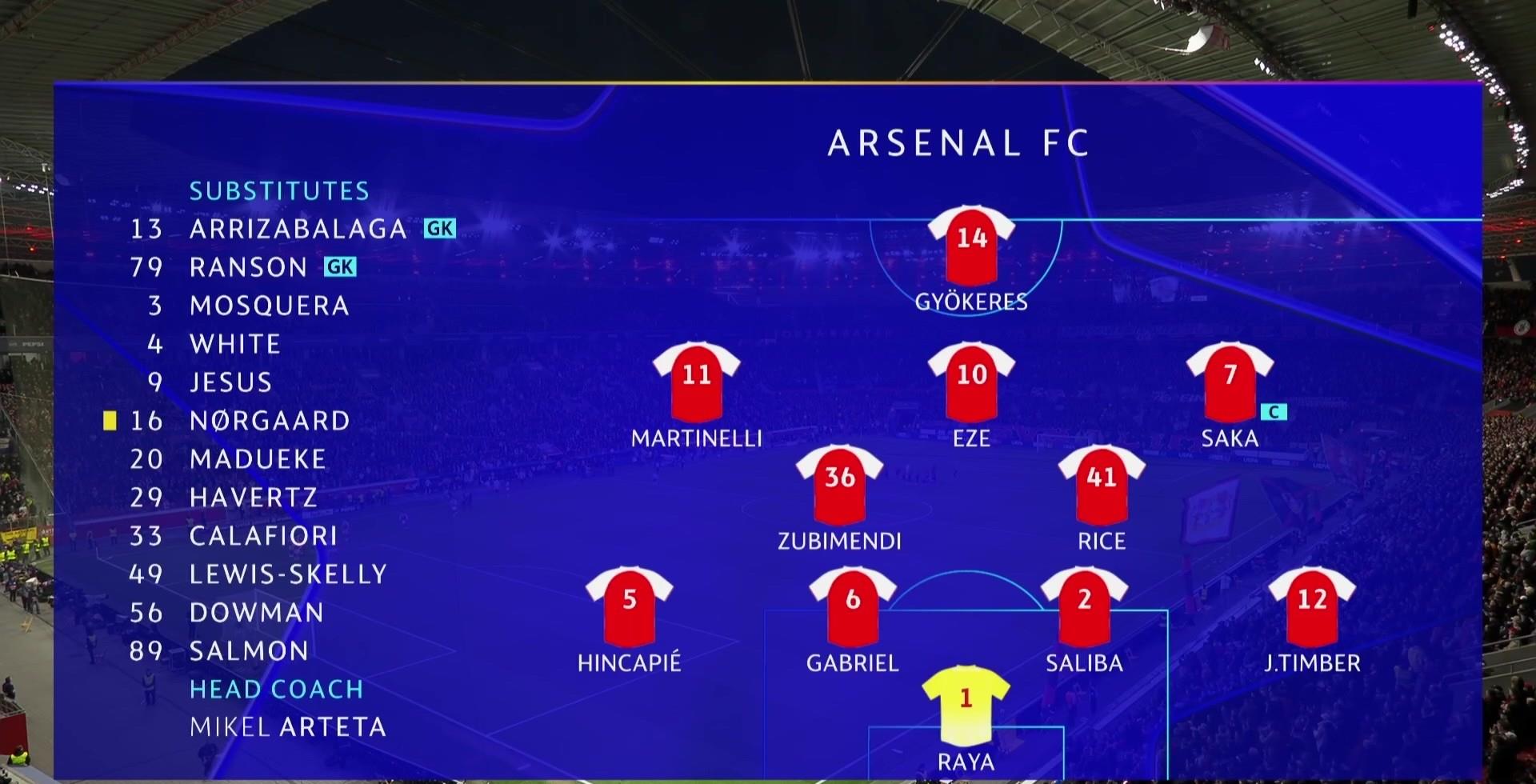This screenshot has height=784, width=1536.
Task: Select Saliba's number 2 shirt
Action: point(1084,606)
